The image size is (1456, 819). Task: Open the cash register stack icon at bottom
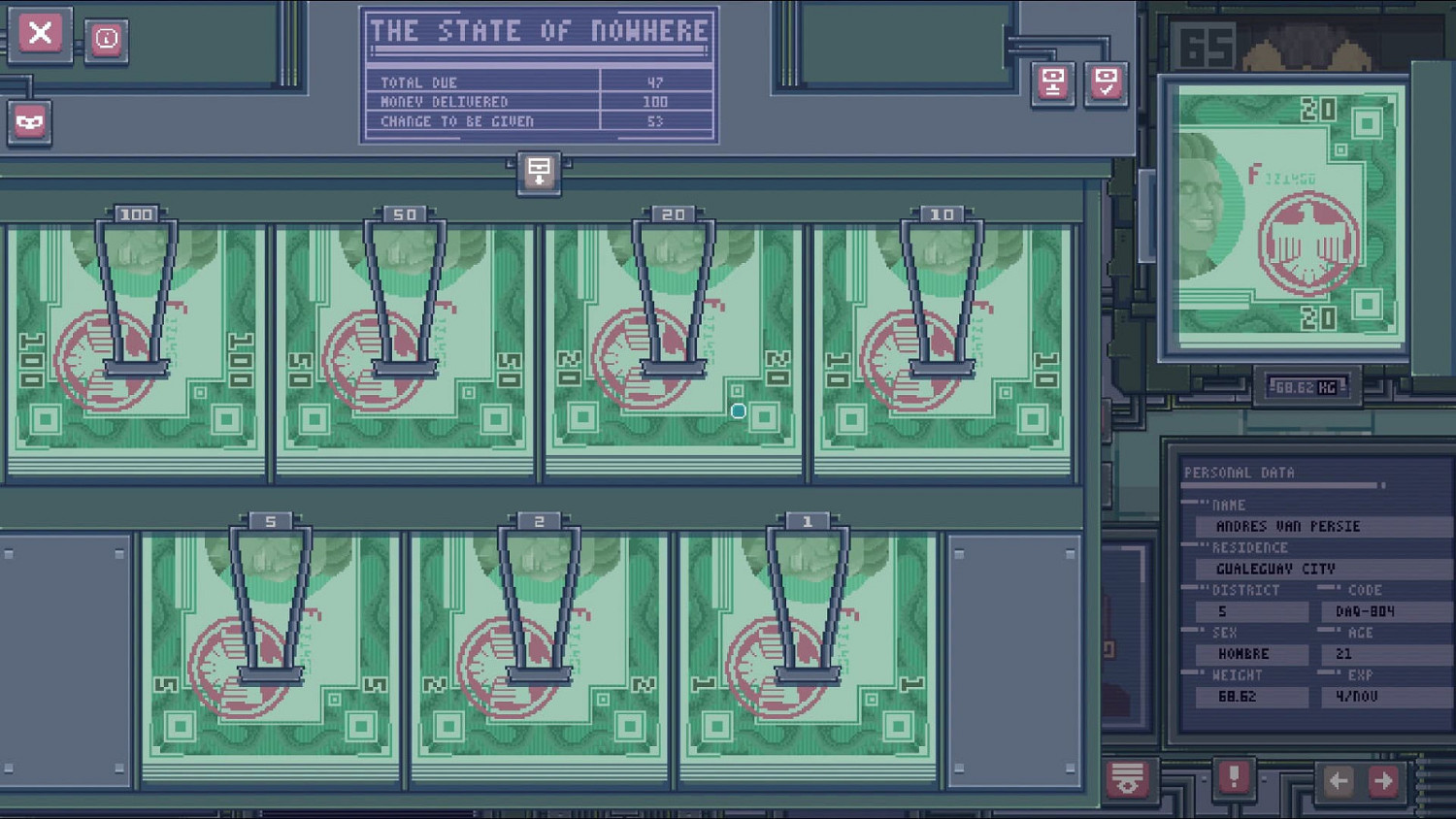pos(1129,780)
